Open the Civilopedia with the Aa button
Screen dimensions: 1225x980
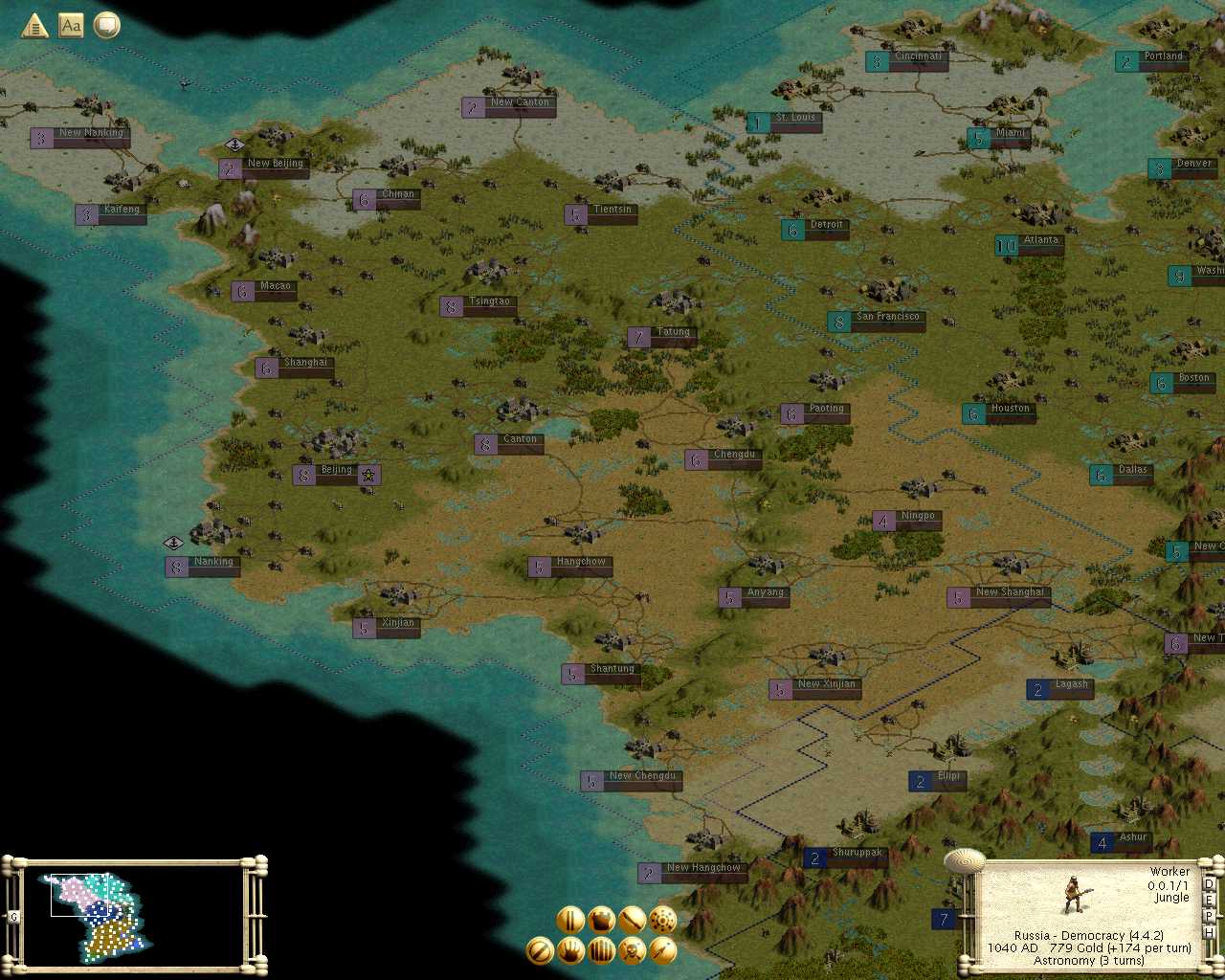tap(71, 26)
